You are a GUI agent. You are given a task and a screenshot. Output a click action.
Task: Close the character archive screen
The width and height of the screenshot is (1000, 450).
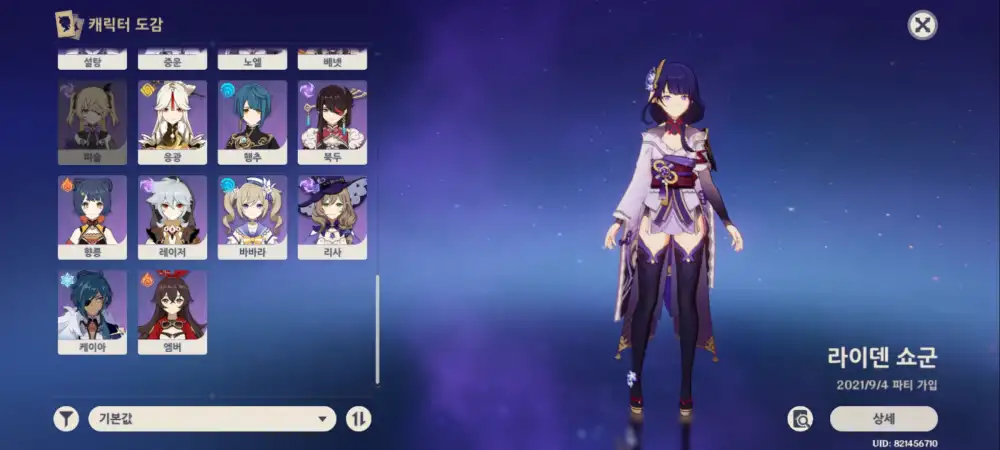point(922,25)
